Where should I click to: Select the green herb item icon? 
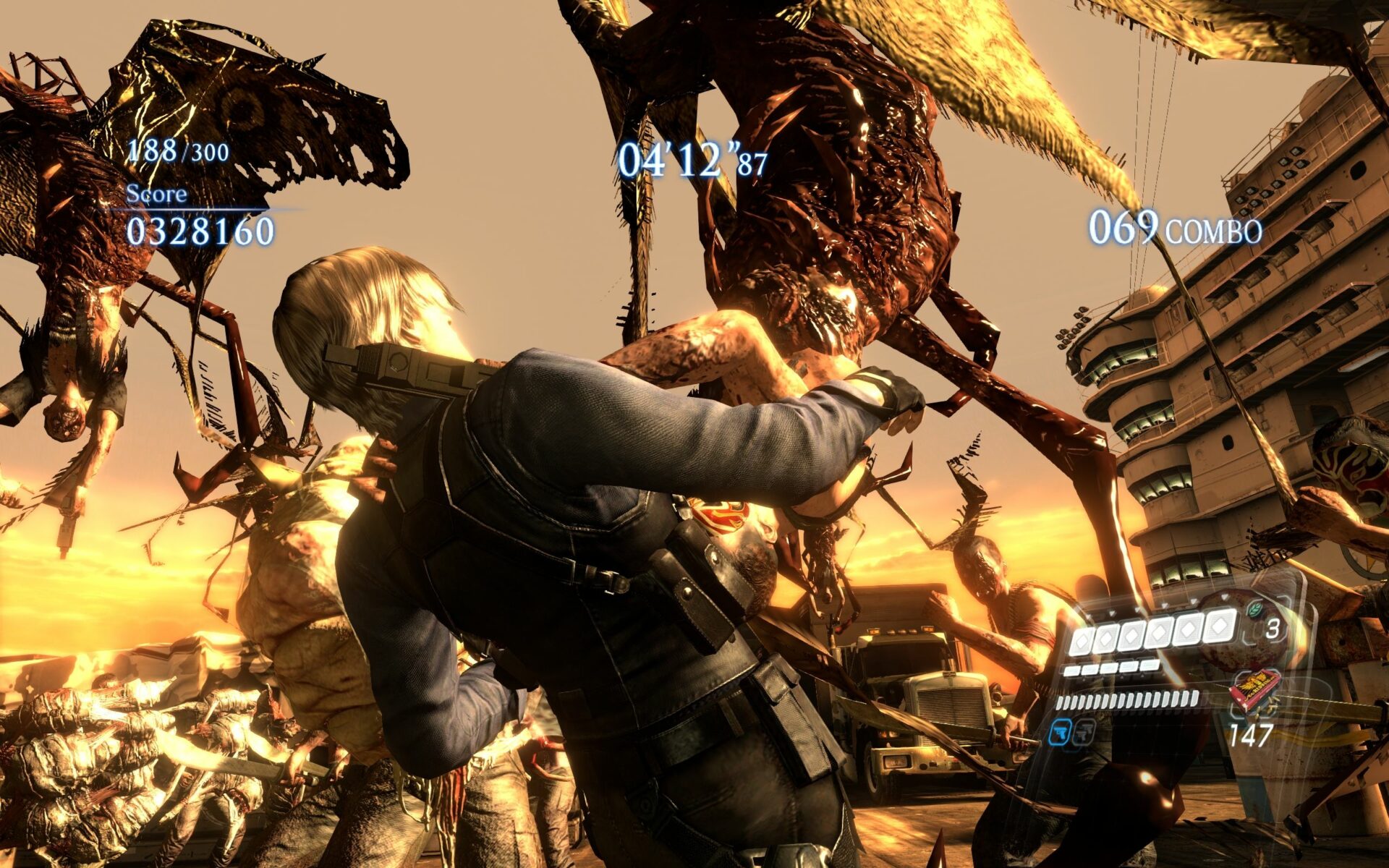tap(1254, 610)
